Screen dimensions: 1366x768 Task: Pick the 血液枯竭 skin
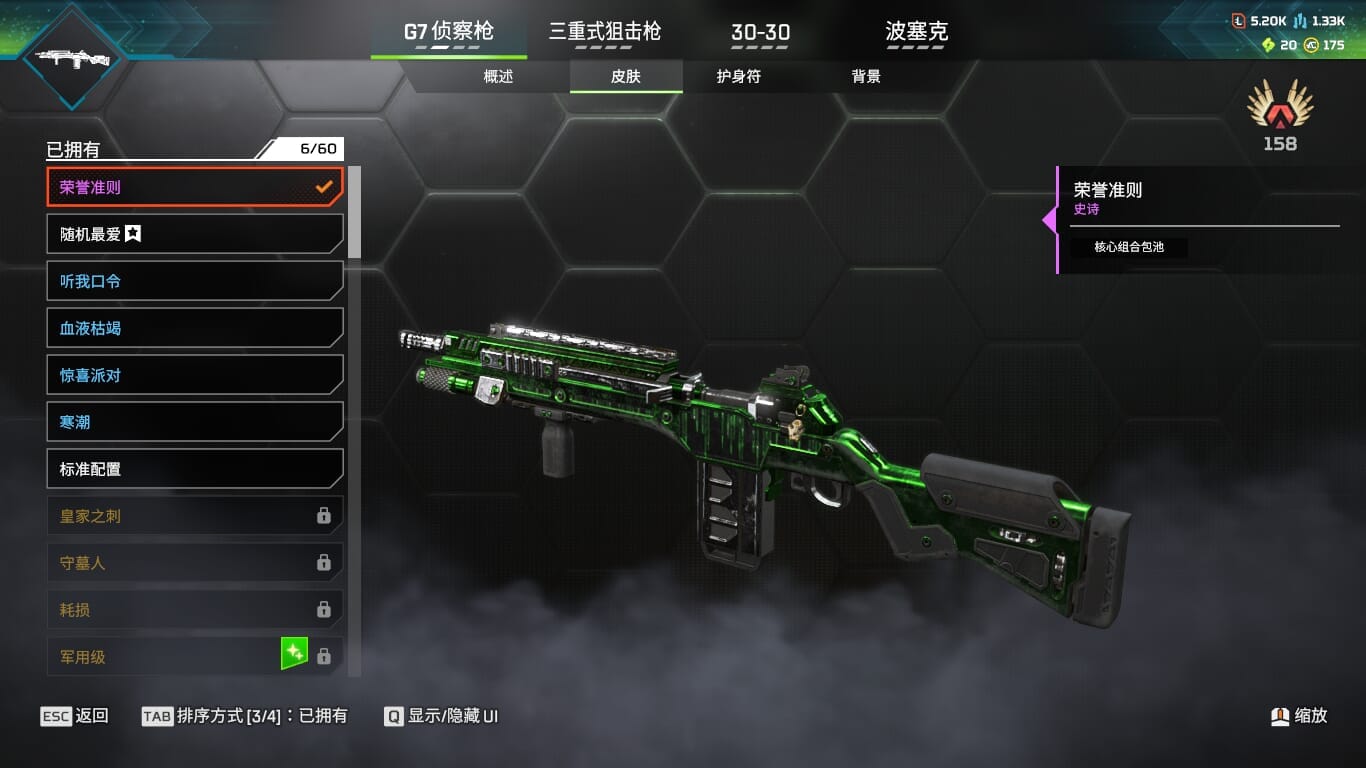pos(195,328)
